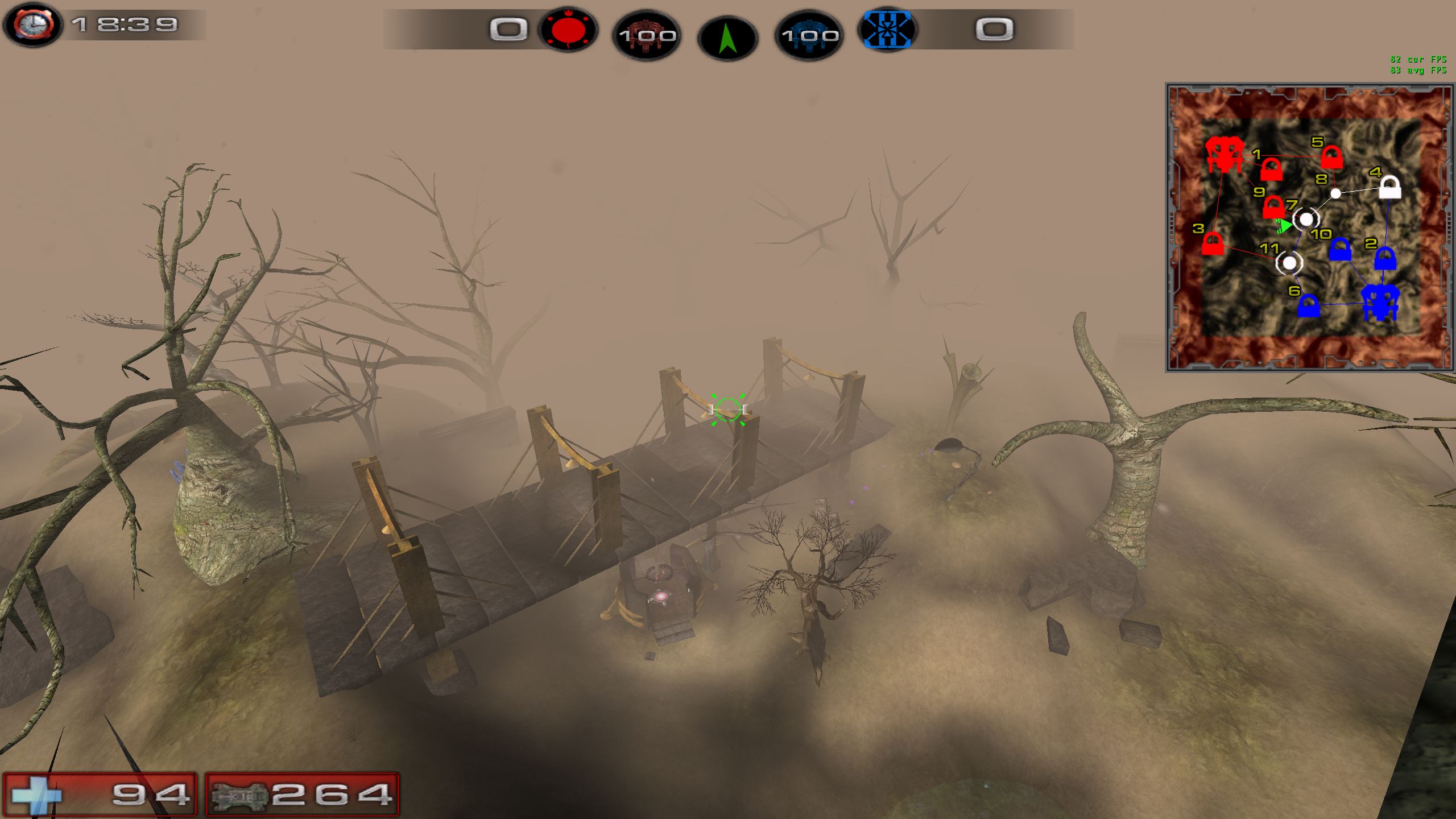The image size is (1456, 819).
Task: Click the green compass arrow icon
Action: (727, 39)
